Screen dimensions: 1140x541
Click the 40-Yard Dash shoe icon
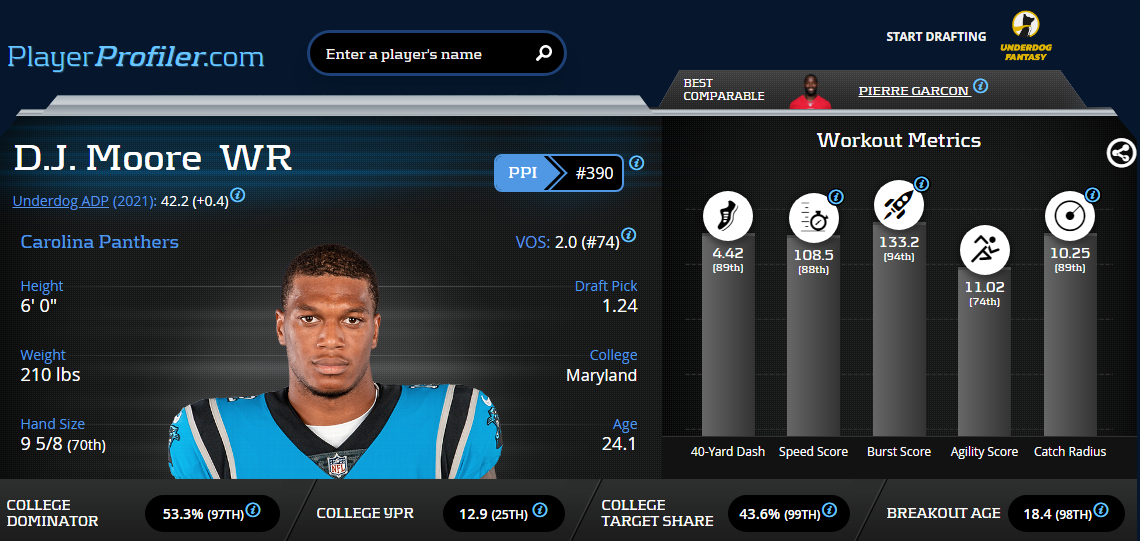point(728,216)
